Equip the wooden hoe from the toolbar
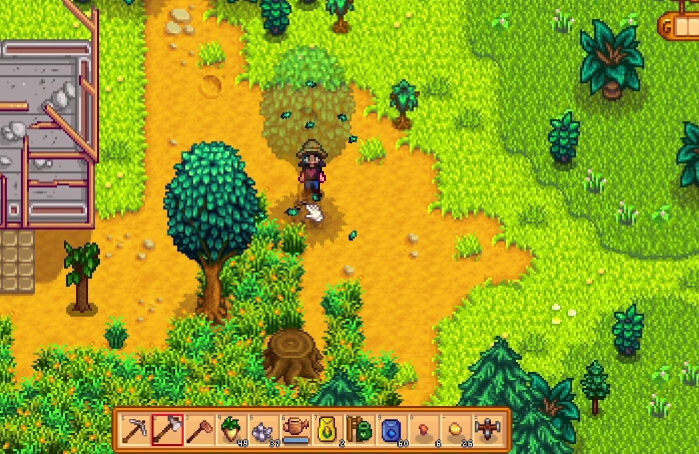 (x=199, y=429)
